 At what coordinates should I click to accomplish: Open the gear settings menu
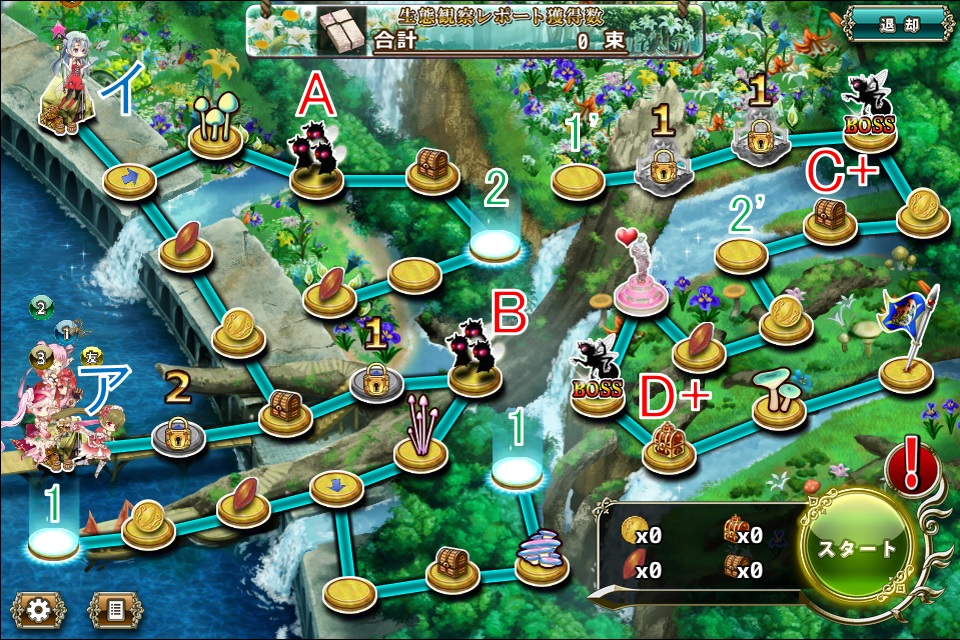click(40, 609)
